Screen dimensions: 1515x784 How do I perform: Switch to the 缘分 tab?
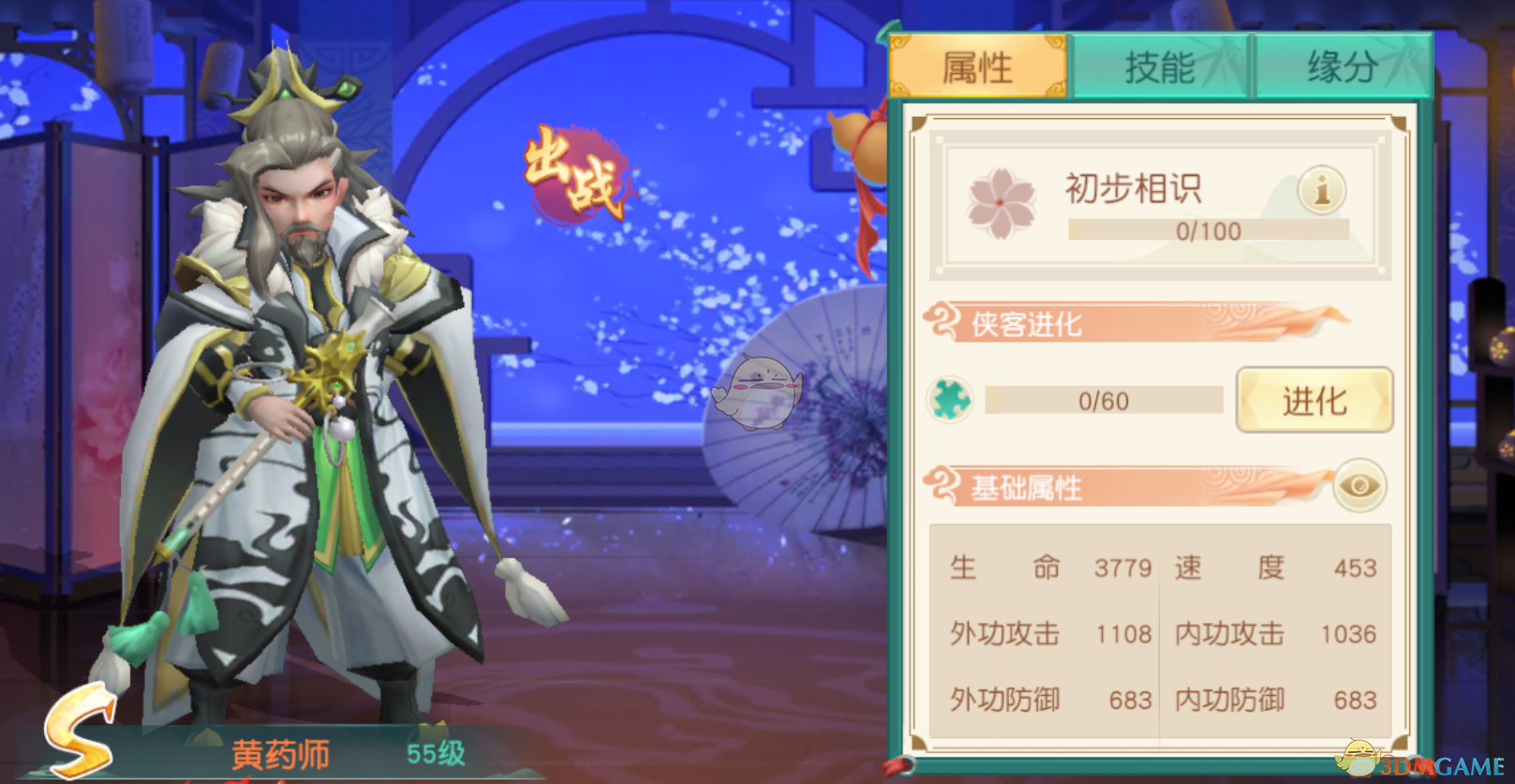click(1338, 67)
